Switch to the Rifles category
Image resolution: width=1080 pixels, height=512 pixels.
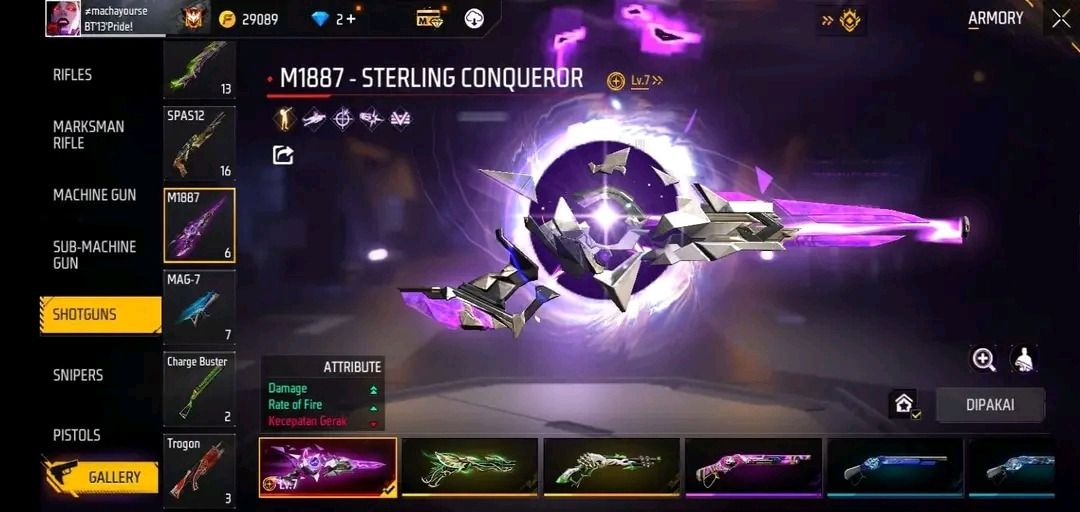(72, 75)
